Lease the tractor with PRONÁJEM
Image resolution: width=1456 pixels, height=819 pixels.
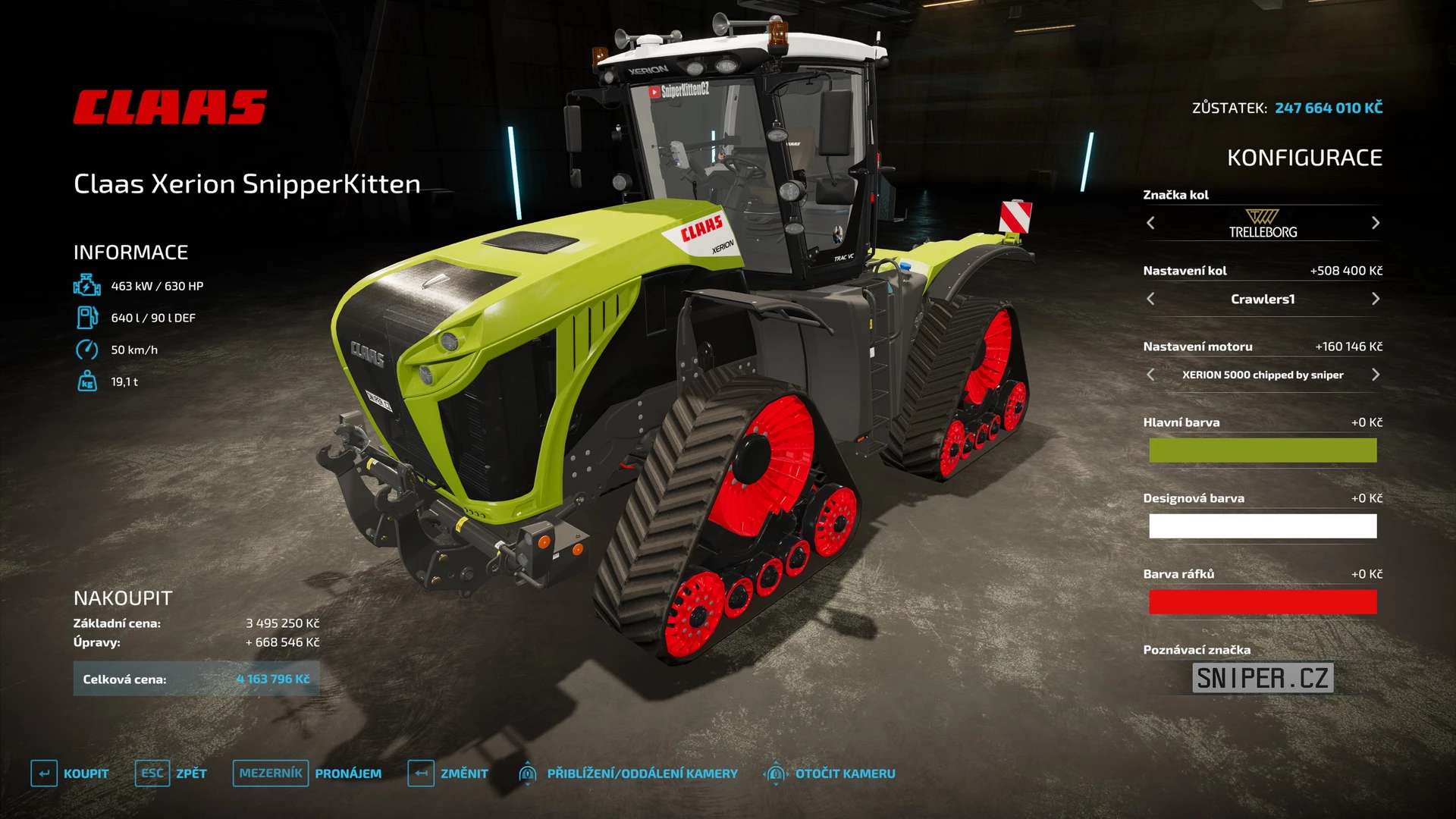point(307,773)
